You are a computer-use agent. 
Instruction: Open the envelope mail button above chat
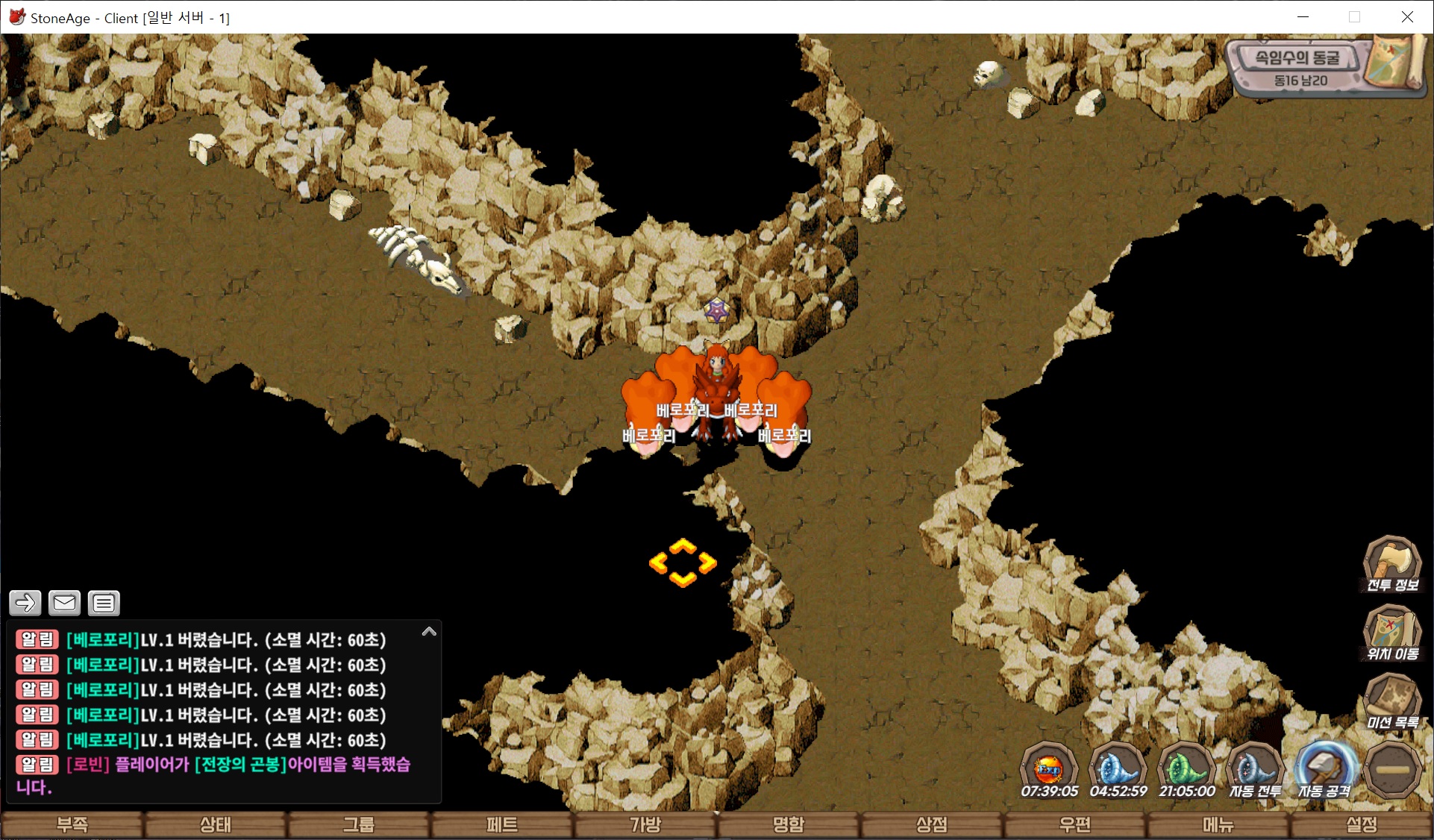click(64, 603)
